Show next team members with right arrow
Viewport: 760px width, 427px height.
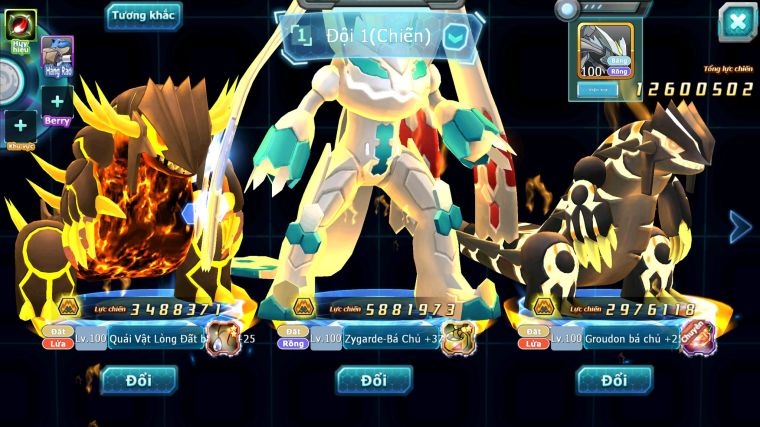[x=740, y=227]
